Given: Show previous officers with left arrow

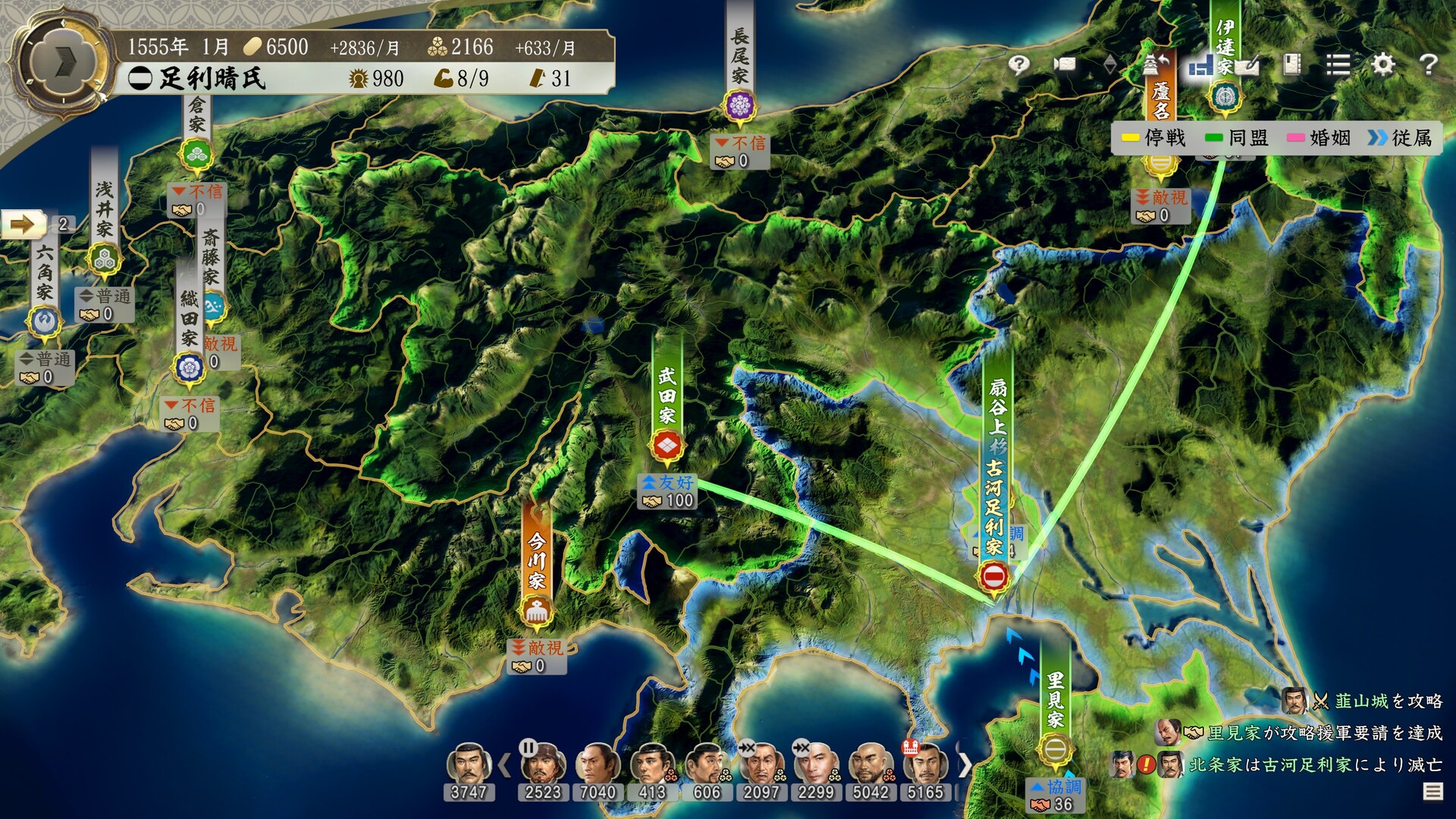Looking at the screenshot, I should pos(504,764).
